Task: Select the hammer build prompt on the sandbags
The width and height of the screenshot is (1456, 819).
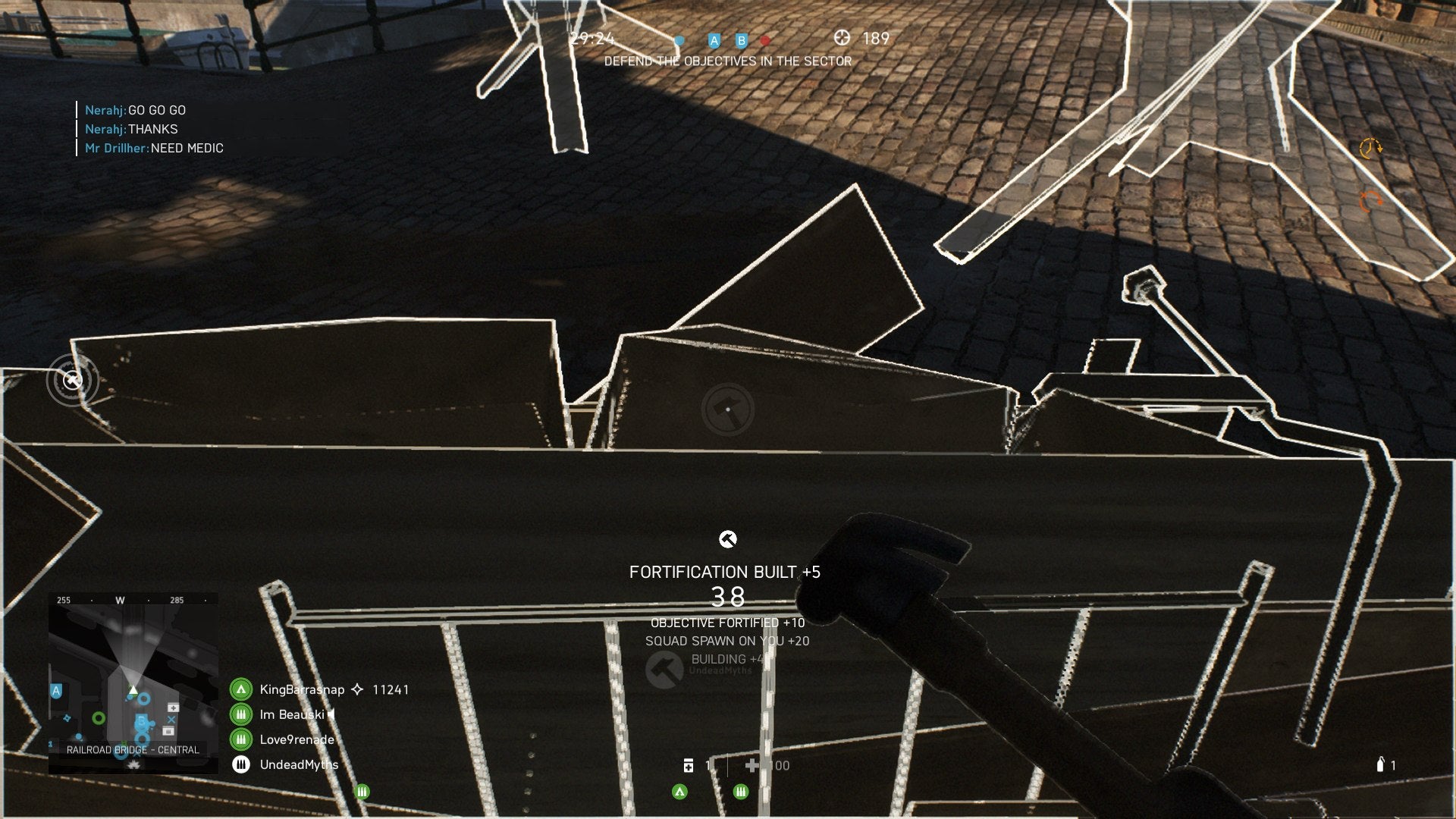Action: (729, 408)
